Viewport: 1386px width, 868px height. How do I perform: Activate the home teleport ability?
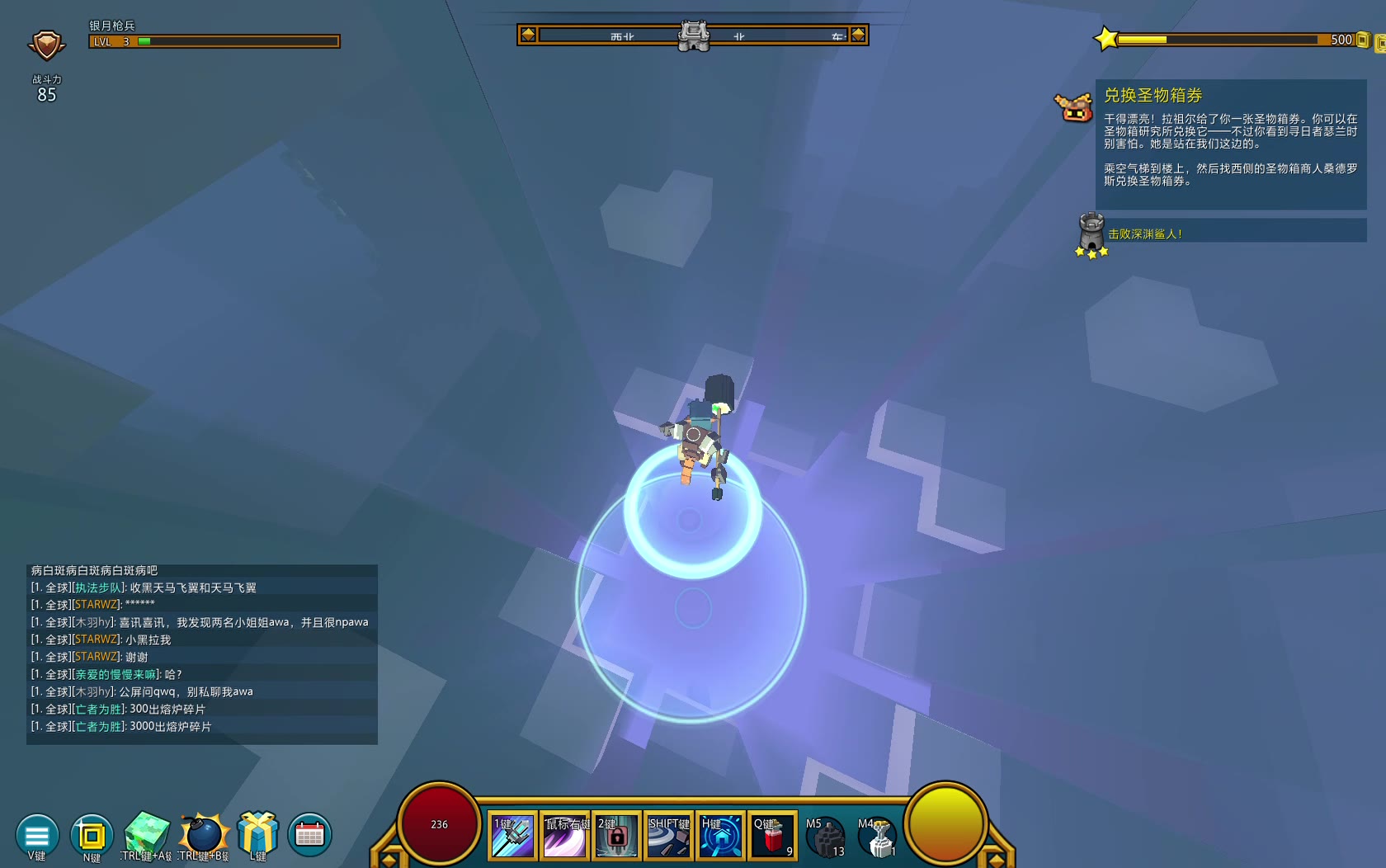(720, 837)
